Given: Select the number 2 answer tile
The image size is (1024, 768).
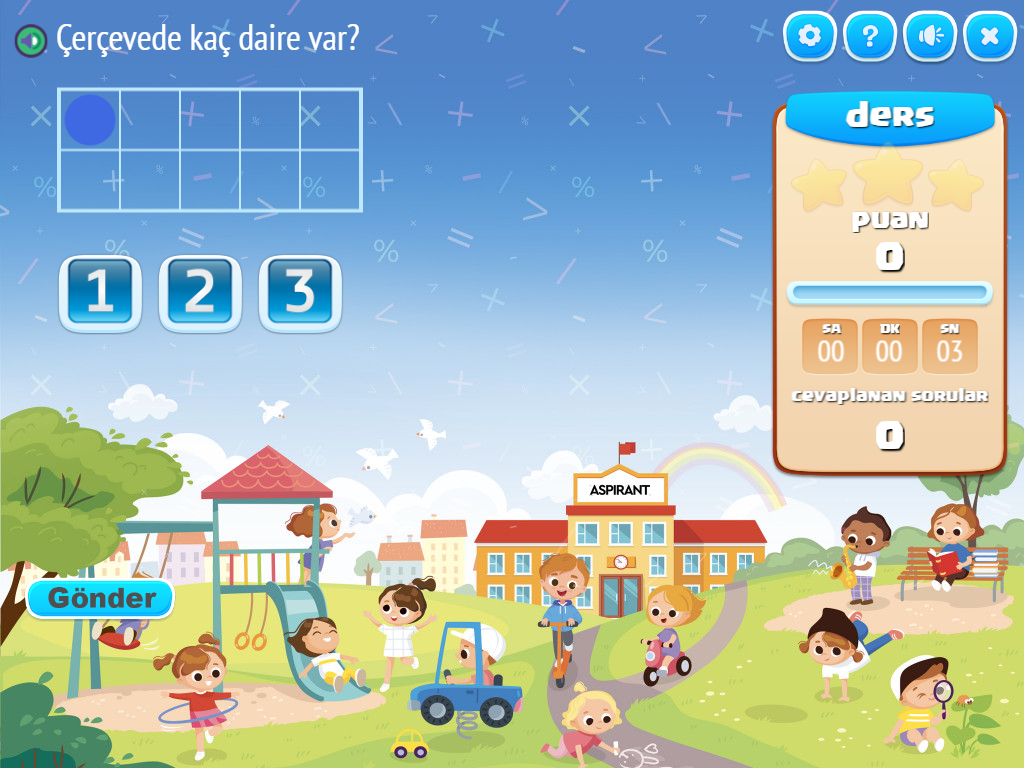Looking at the screenshot, I should 200,292.
